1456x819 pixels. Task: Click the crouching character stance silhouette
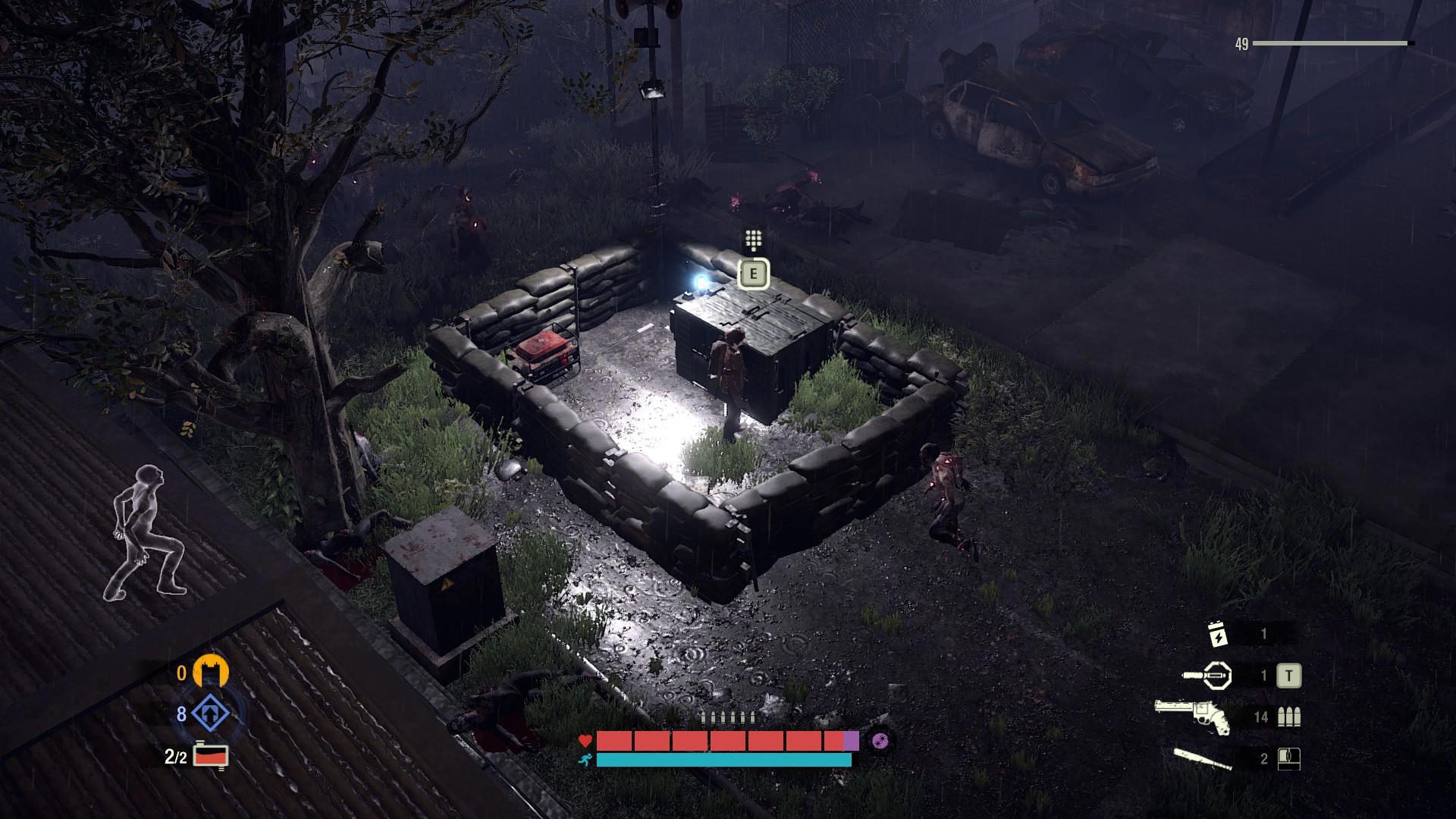pos(148,531)
